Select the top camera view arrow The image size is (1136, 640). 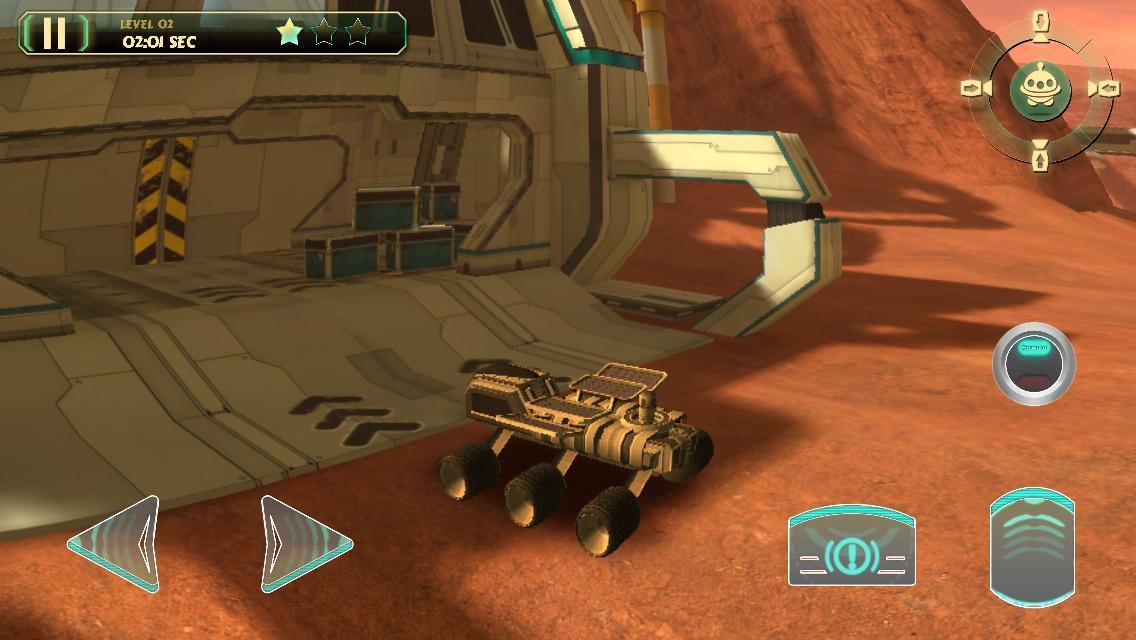[1041, 23]
